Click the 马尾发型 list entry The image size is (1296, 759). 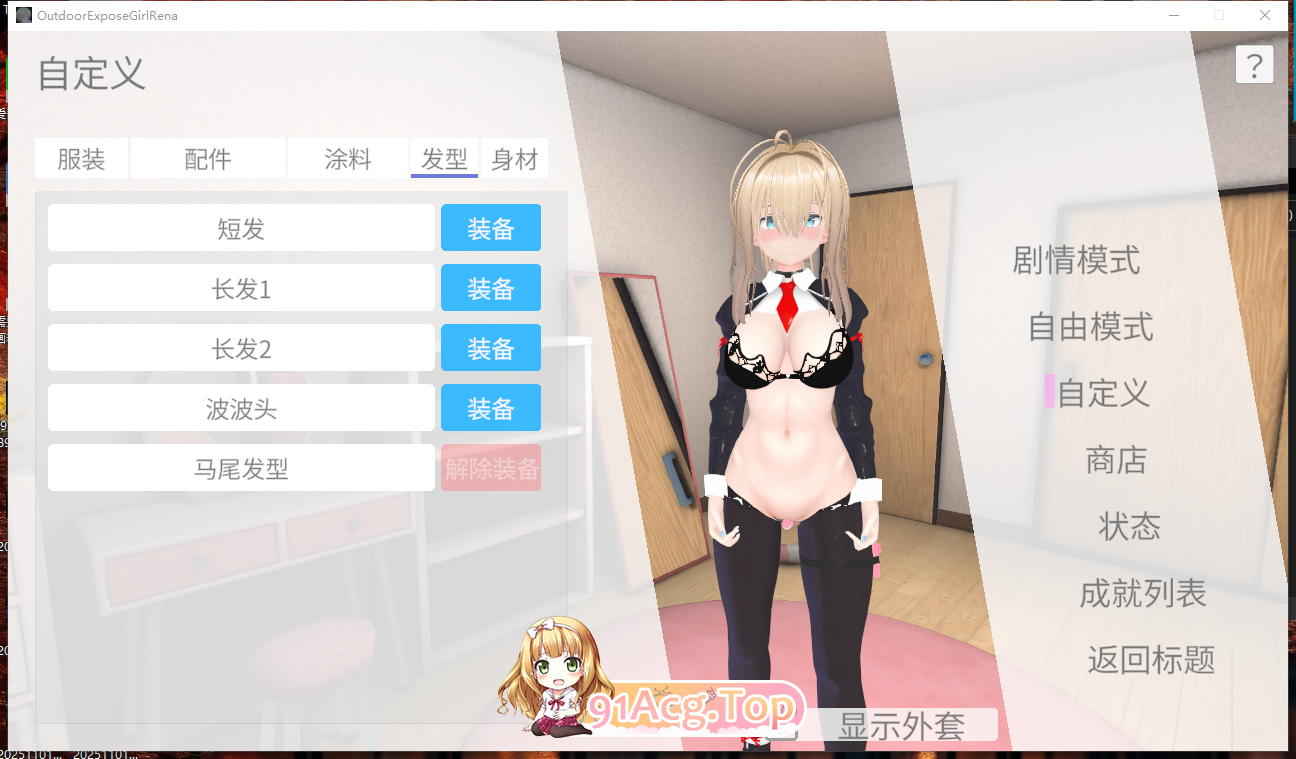point(241,467)
